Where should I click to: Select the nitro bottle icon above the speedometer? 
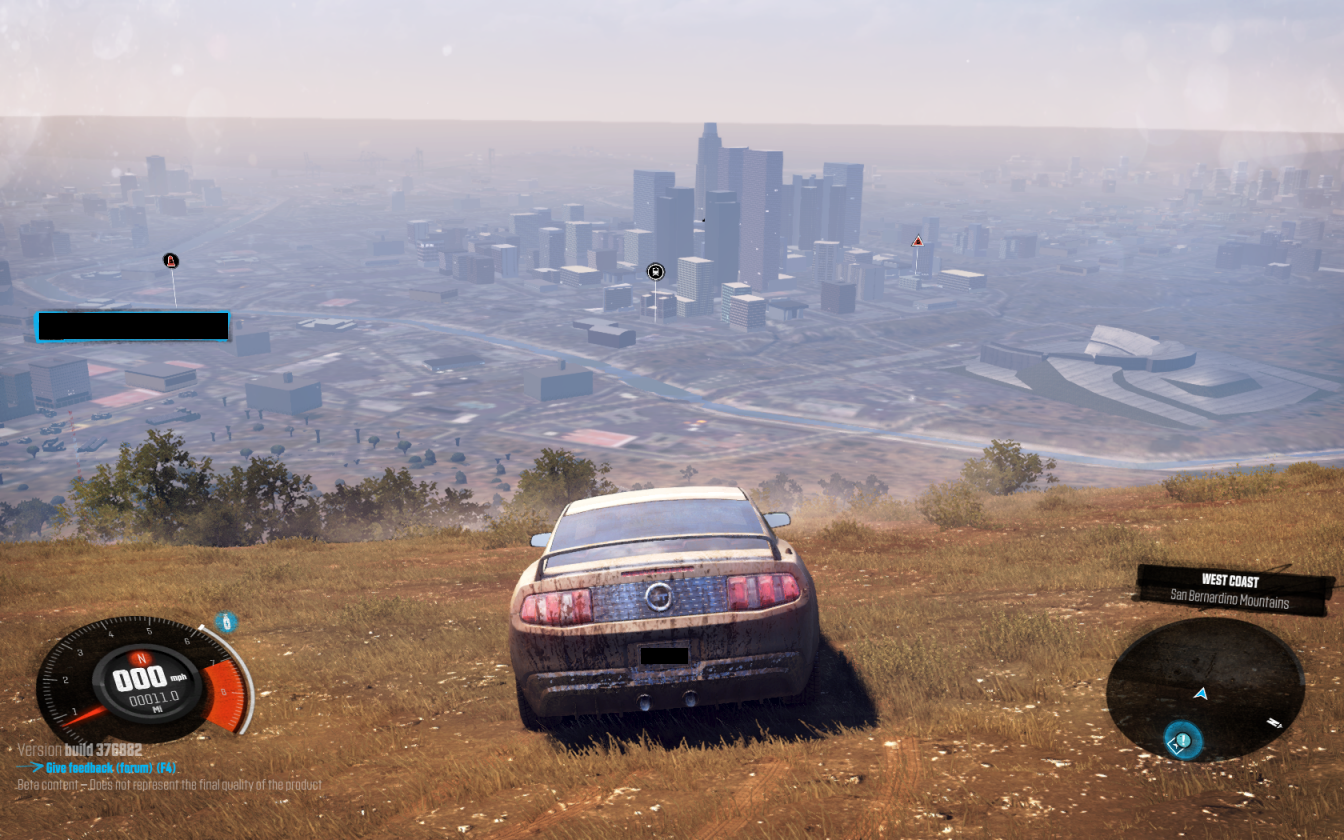pyautogui.click(x=226, y=620)
